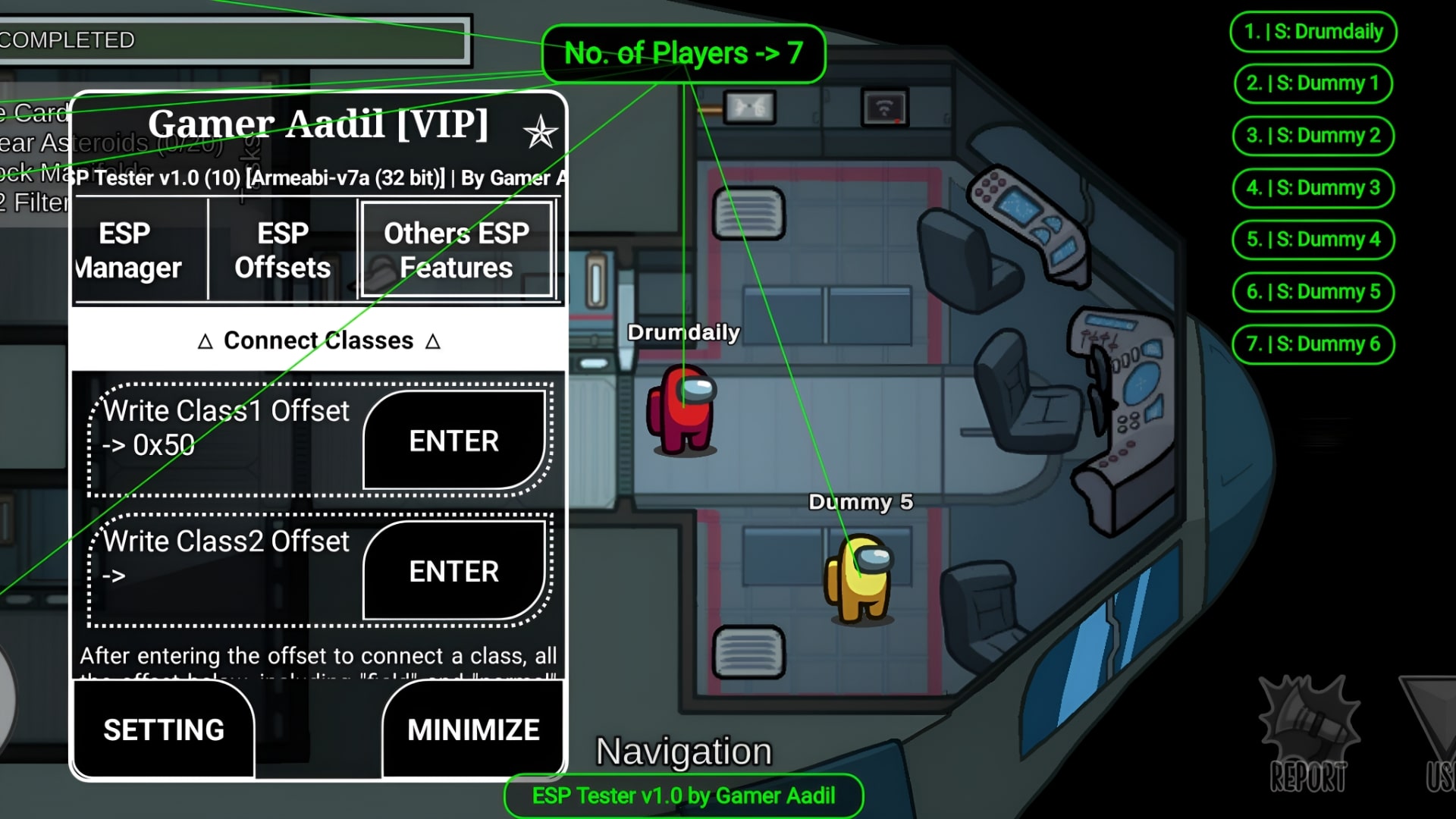This screenshot has width=1456, height=819.
Task: Open the Others ESP Features tab
Action: click(x=457, y=250)
